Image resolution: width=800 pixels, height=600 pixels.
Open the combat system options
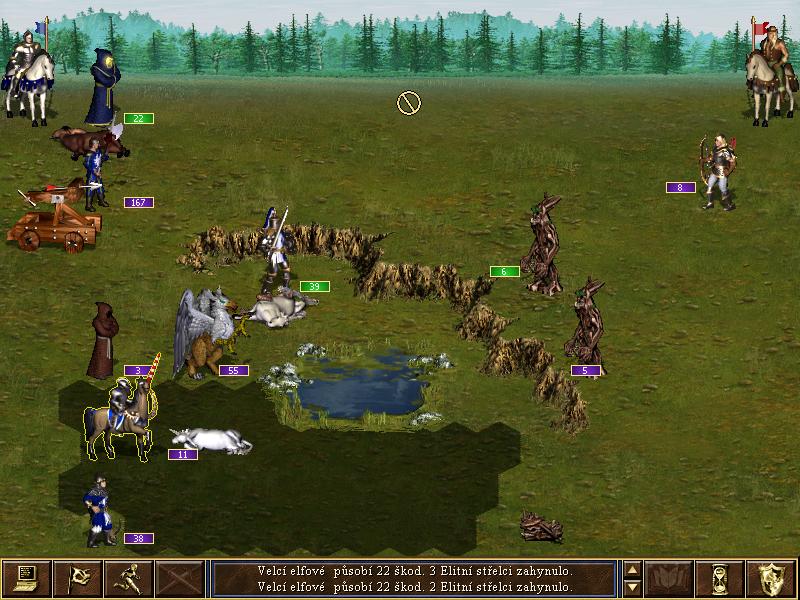26,578
